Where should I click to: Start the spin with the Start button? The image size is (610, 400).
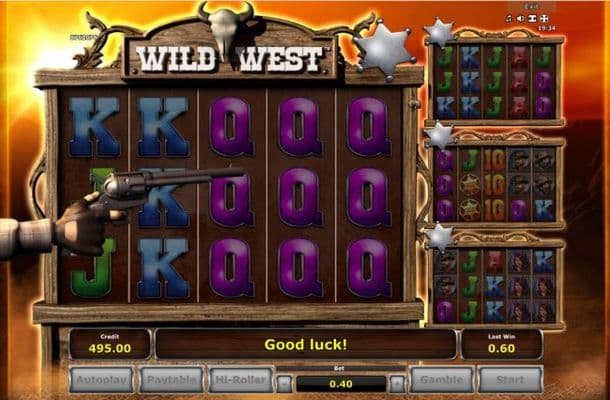[x=510, y=380]
